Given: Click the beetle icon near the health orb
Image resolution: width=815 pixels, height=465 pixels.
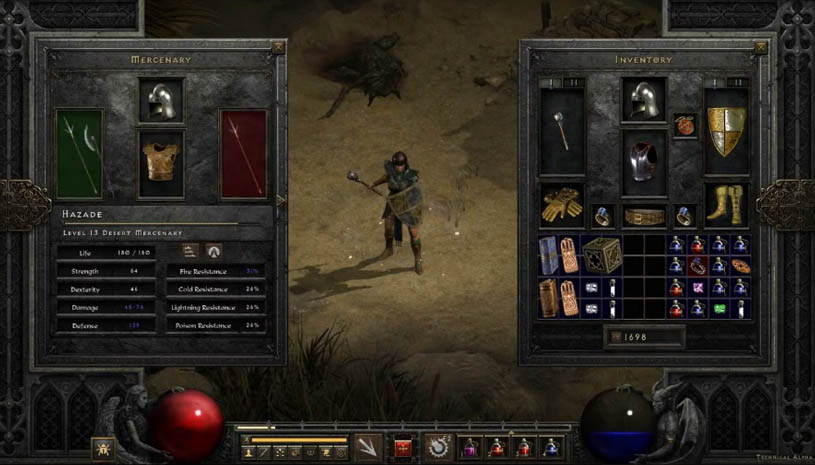Looking at the screenshot, I should pos(102,446).
